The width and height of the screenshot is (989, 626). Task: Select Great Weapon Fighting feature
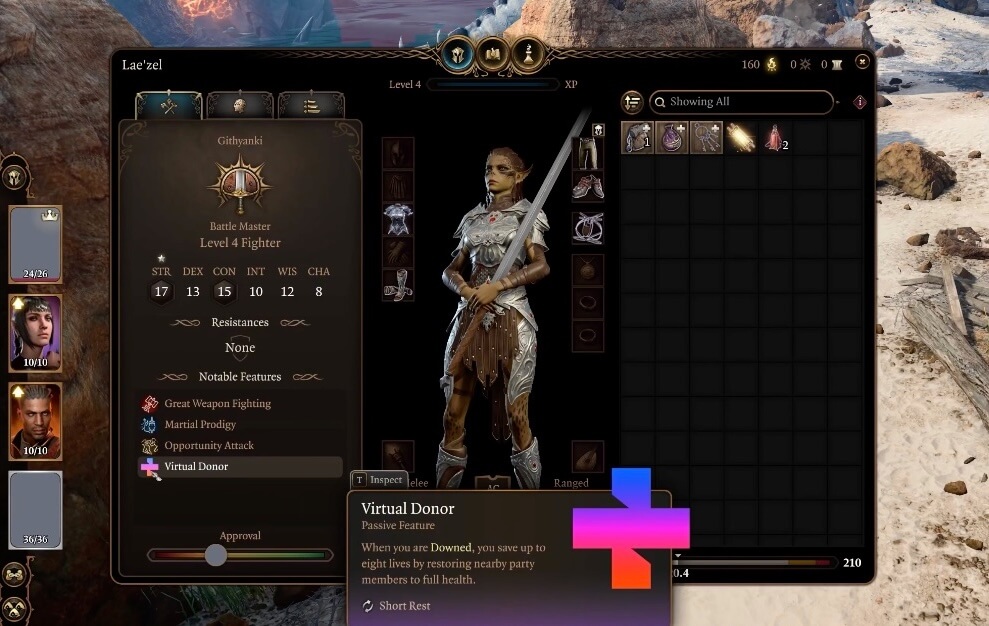point(217,404)
